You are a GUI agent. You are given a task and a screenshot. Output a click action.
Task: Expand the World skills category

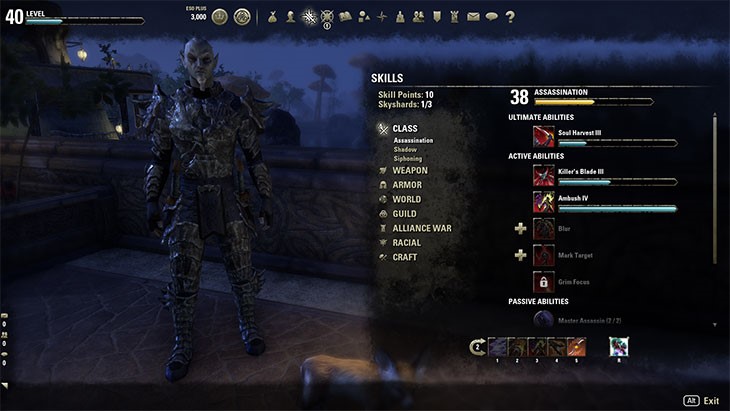tap(407, 199)
